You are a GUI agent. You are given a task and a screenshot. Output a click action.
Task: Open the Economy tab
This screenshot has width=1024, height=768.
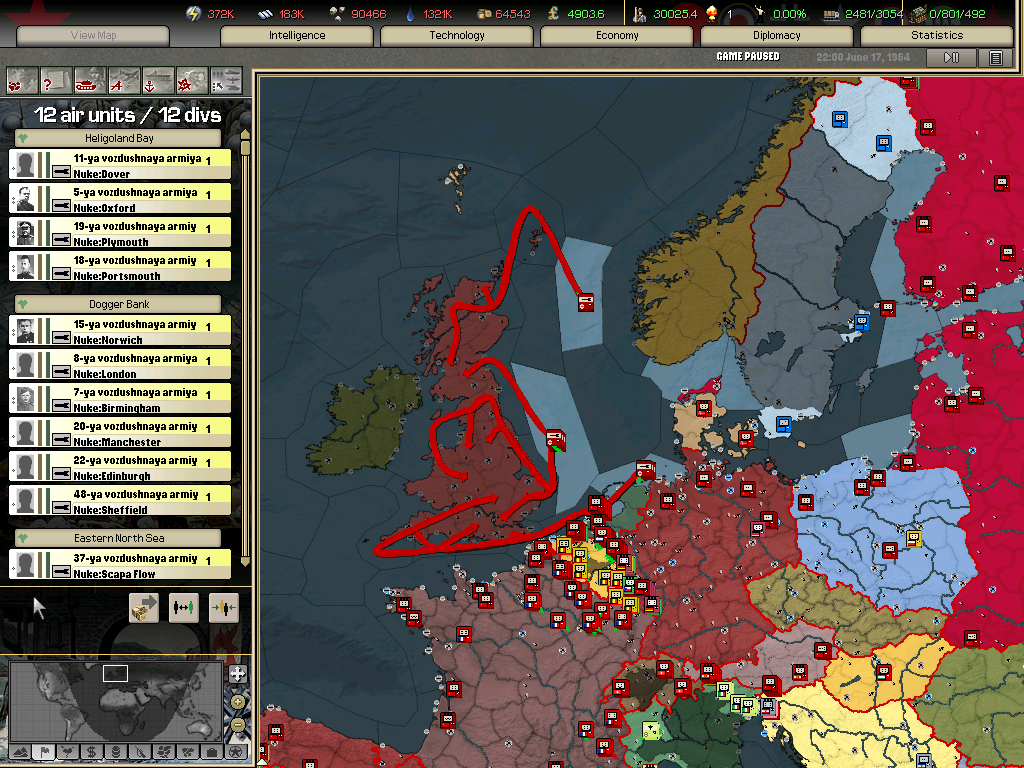pyautogui.click(x=617, y=35)
